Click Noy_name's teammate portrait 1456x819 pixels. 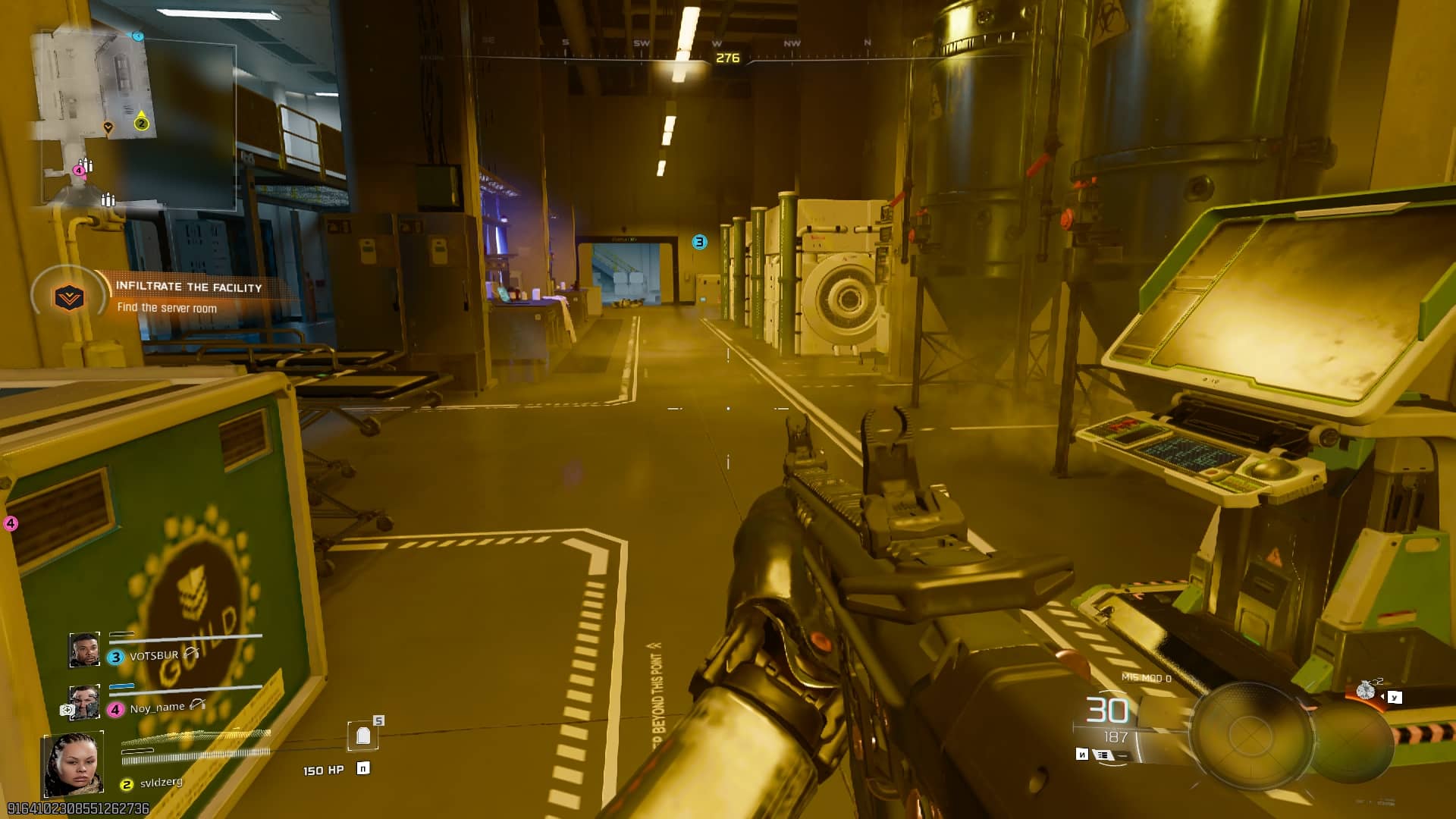pyautogui.click(x=84, y=702)
